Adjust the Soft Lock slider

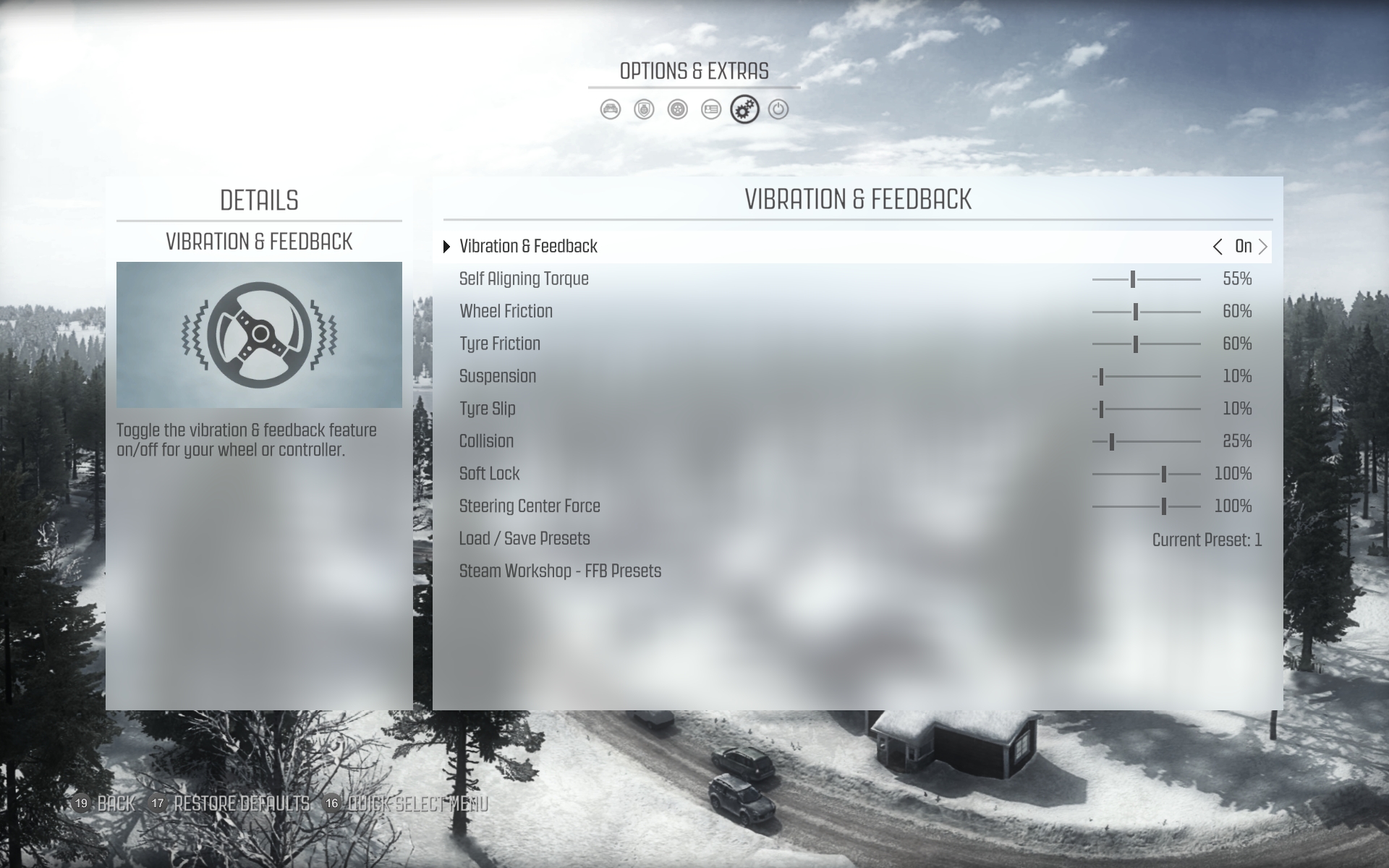click(1163, 475)
